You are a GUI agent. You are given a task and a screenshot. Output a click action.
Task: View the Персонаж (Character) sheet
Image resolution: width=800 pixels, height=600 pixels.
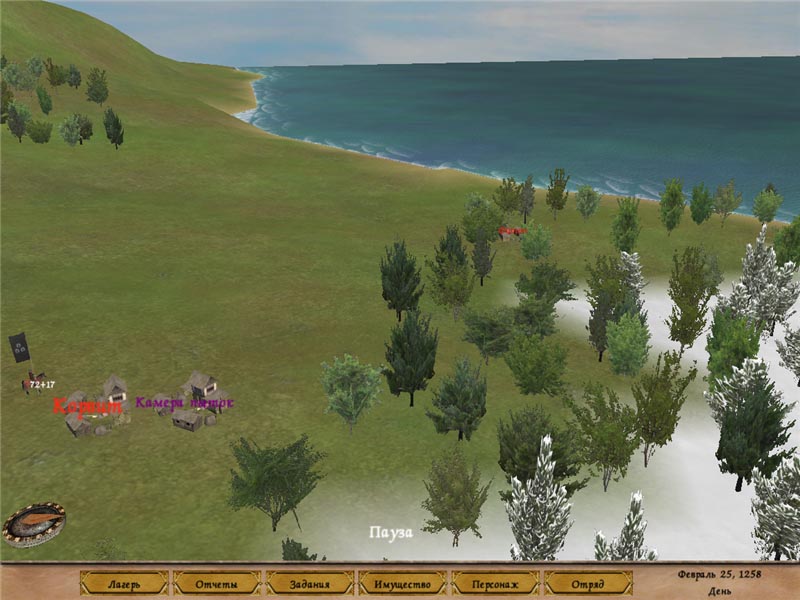click(495, 583)
